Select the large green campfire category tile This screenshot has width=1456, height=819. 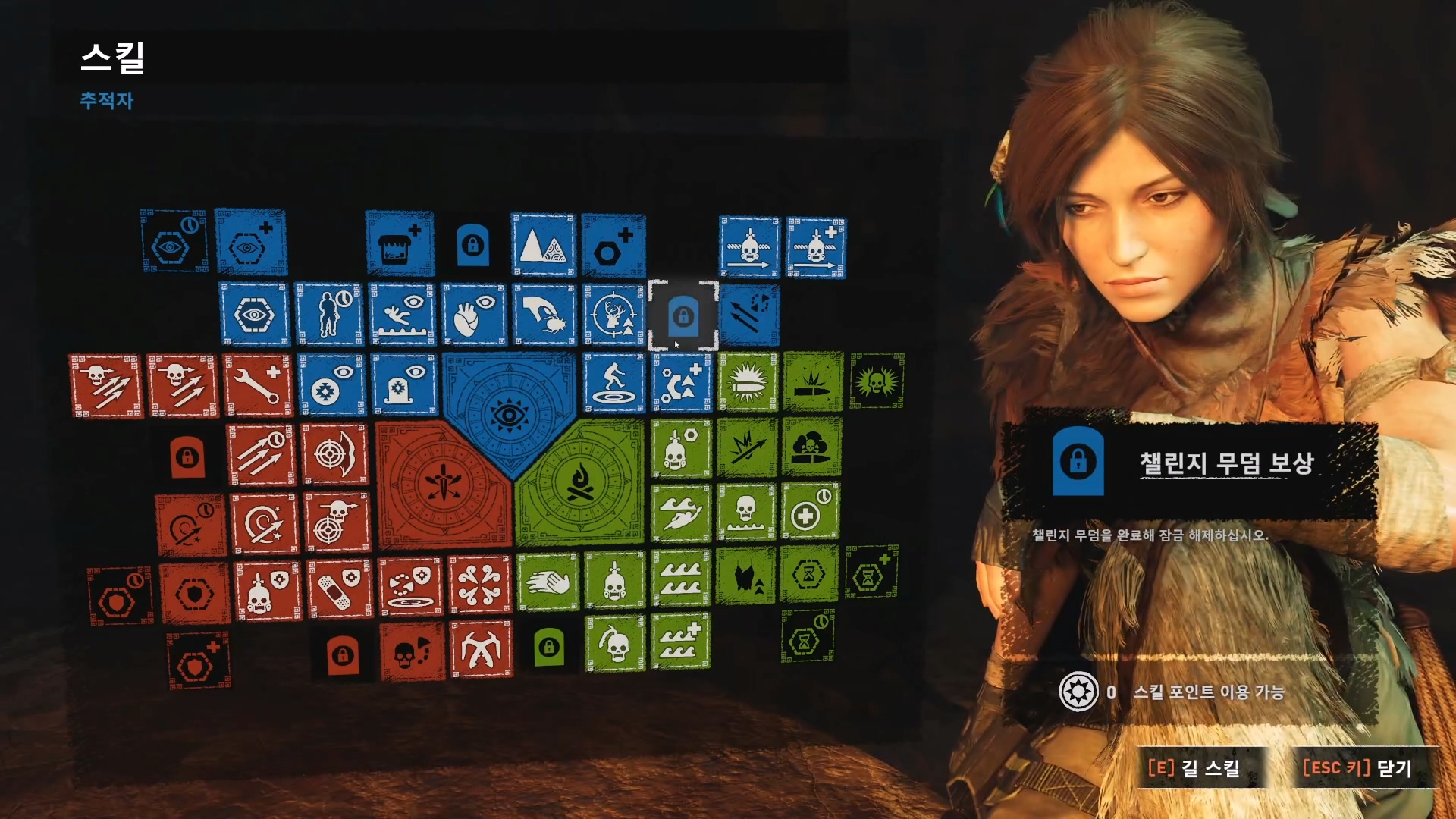pyautogui.click(x=580, y=482)
